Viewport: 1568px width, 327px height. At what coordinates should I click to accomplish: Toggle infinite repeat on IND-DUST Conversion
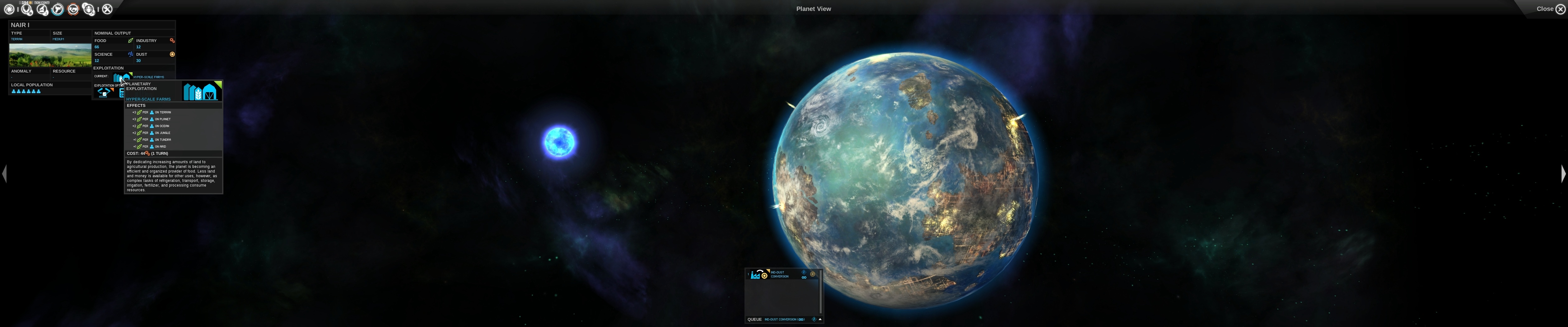pyautogui.click(x=804, y=278)
